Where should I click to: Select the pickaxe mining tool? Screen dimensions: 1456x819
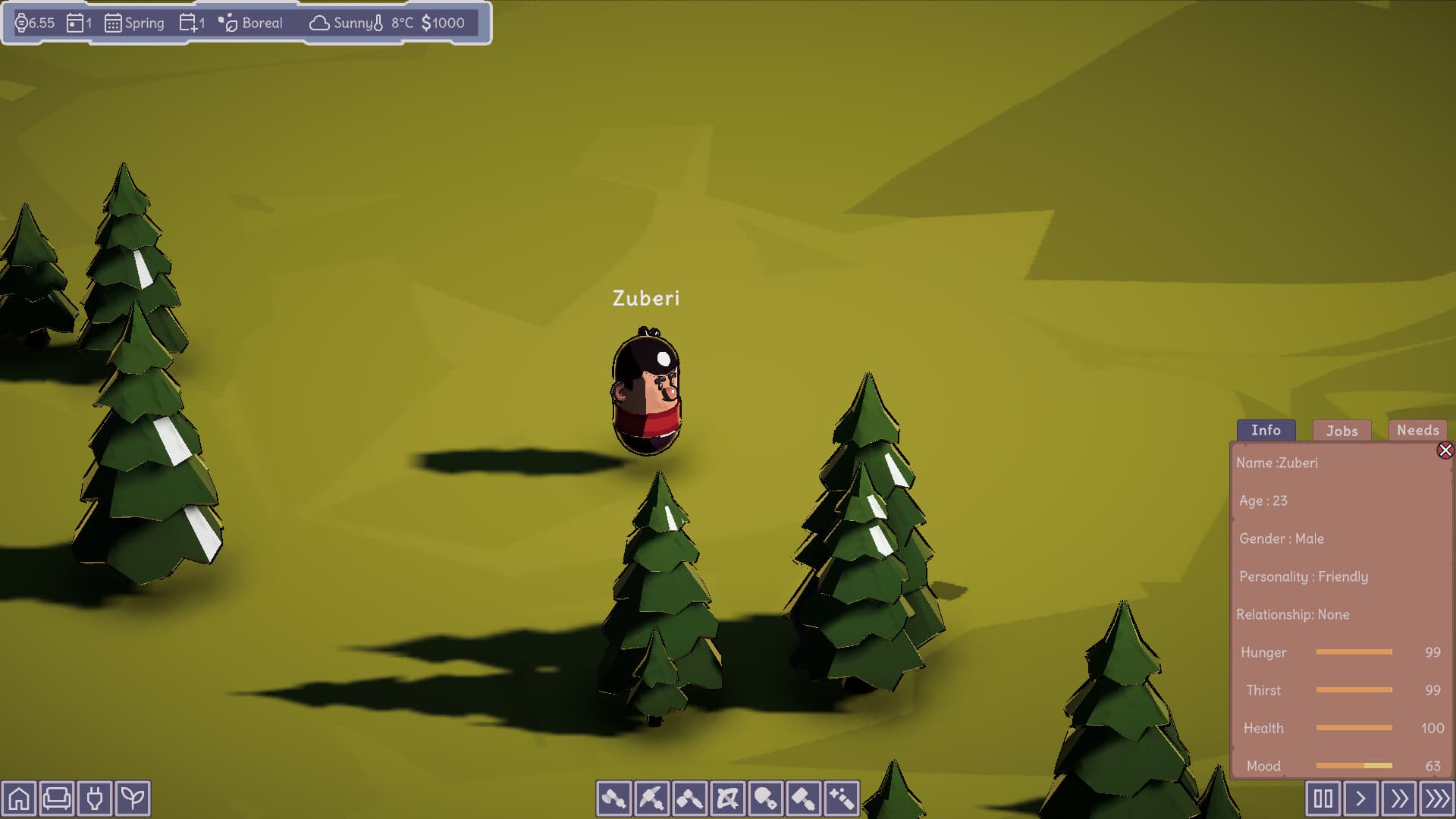[651, 799]
